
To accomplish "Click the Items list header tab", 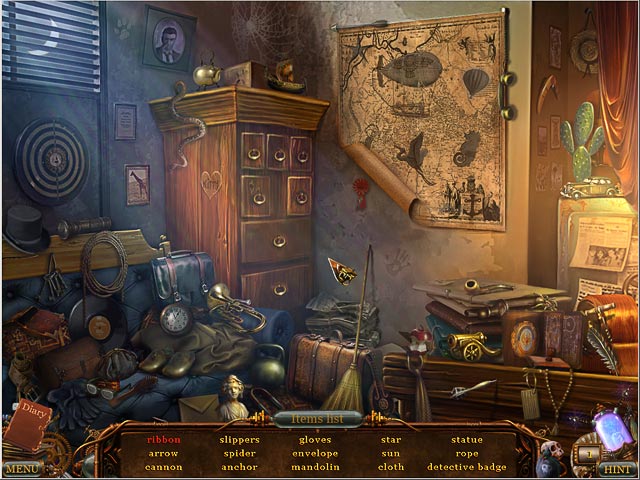I will 318,418.
